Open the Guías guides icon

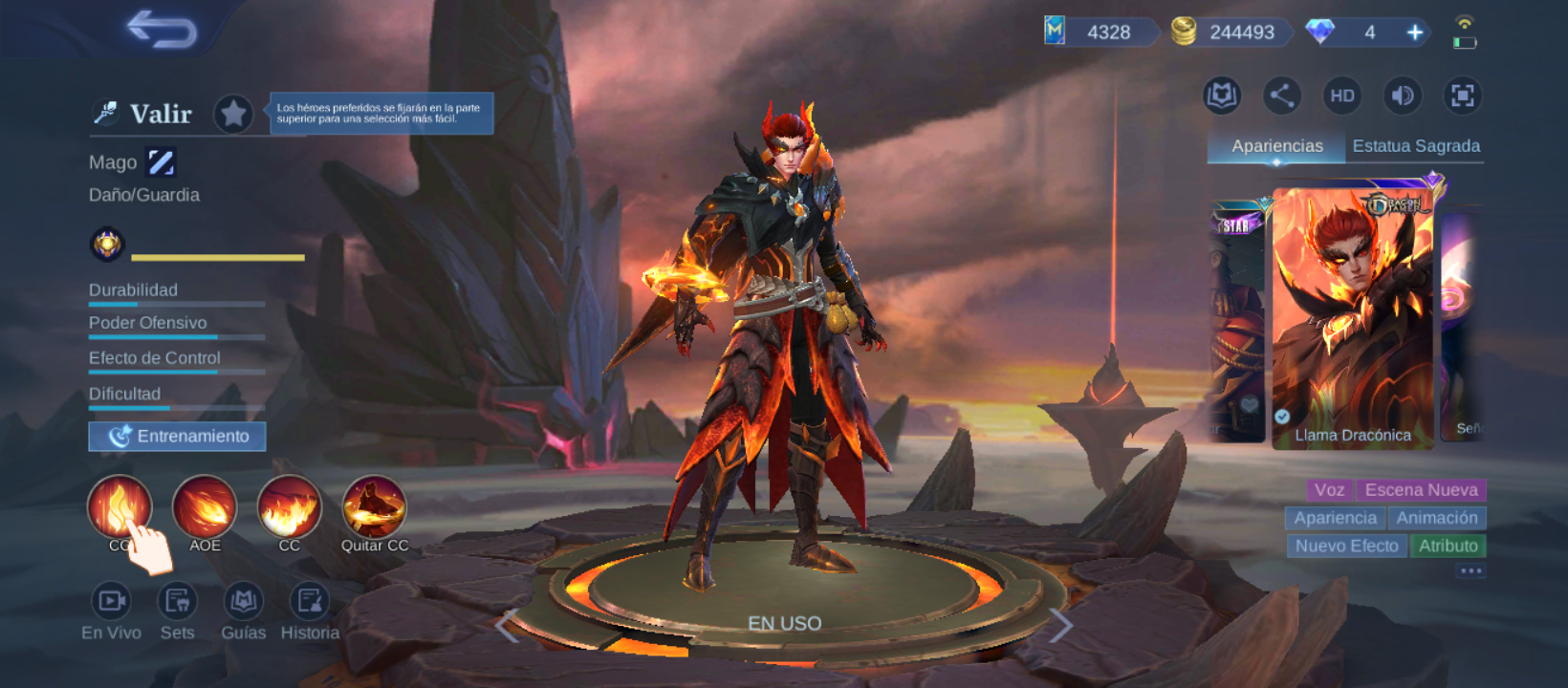pos(243,602)
